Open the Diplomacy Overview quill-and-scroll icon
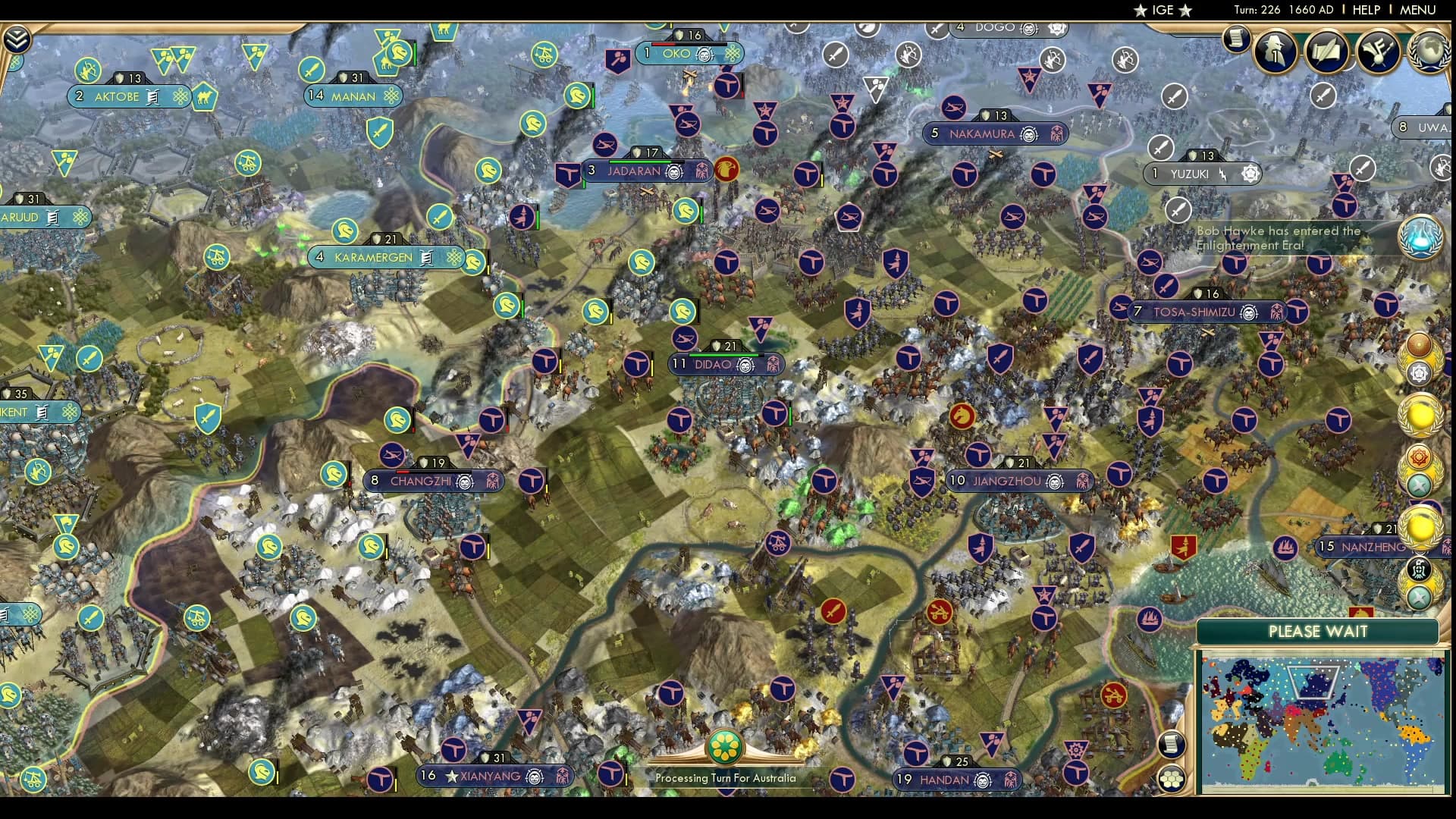This screenshot has height=819, width=1456. click(1328, 52)
